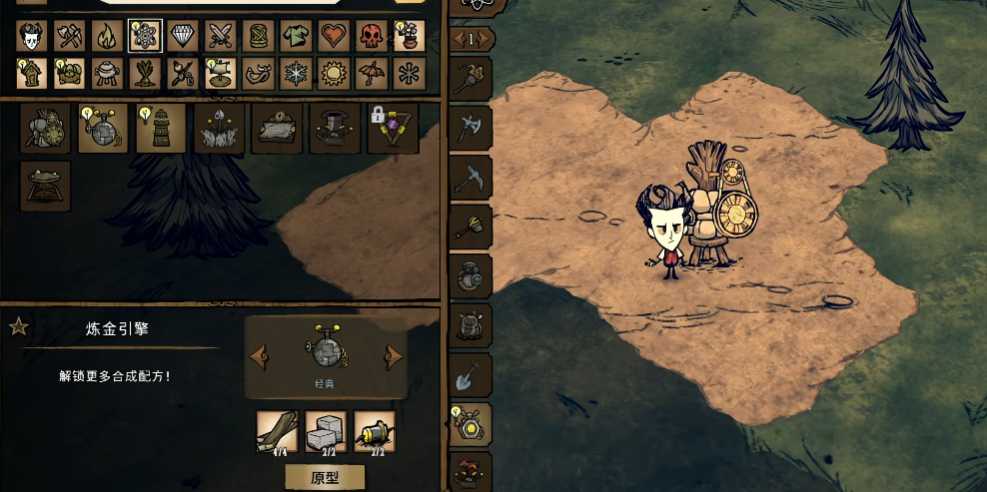Select the heart Healing category filter
The image size is (987, 492).
click(x=334, y=36)
